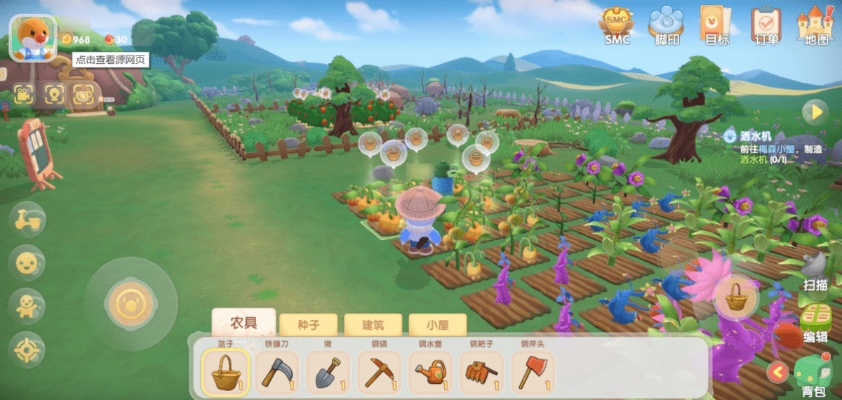Select the 农具 (farm tools) tab
The height and width of the screenshot is (400, 842).
pos(244,323)
